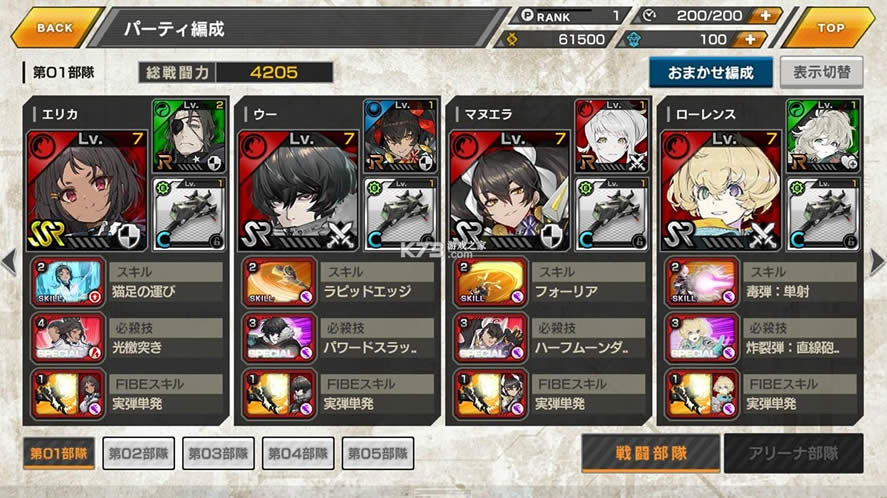Choose マヌエラ's main character portrait
This screenshot has width=887, height=498.
tap(510, 190)
